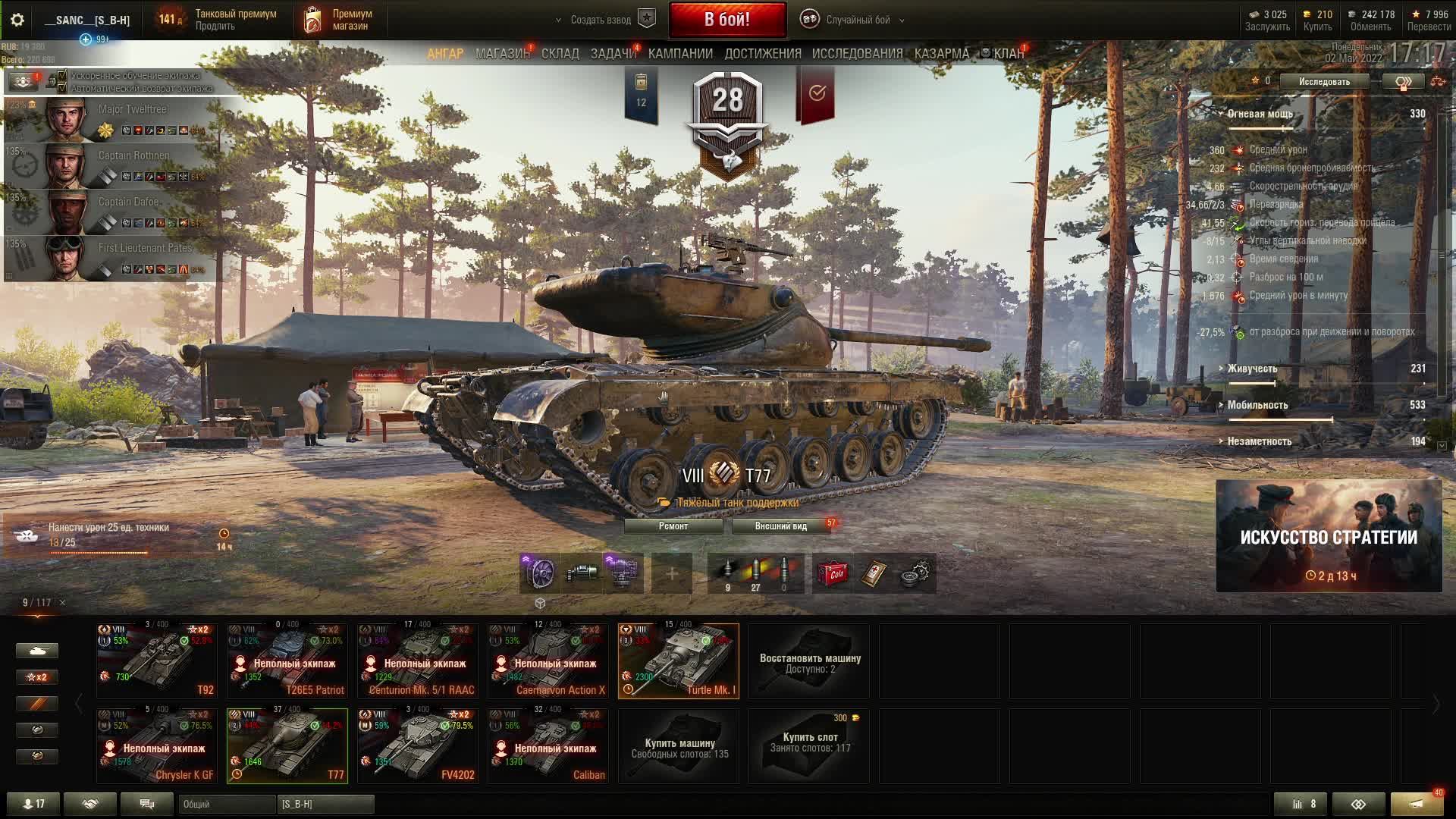
Task: Click the Исследовать research button
Action: pyautogui.click(x=1324, y=82)
